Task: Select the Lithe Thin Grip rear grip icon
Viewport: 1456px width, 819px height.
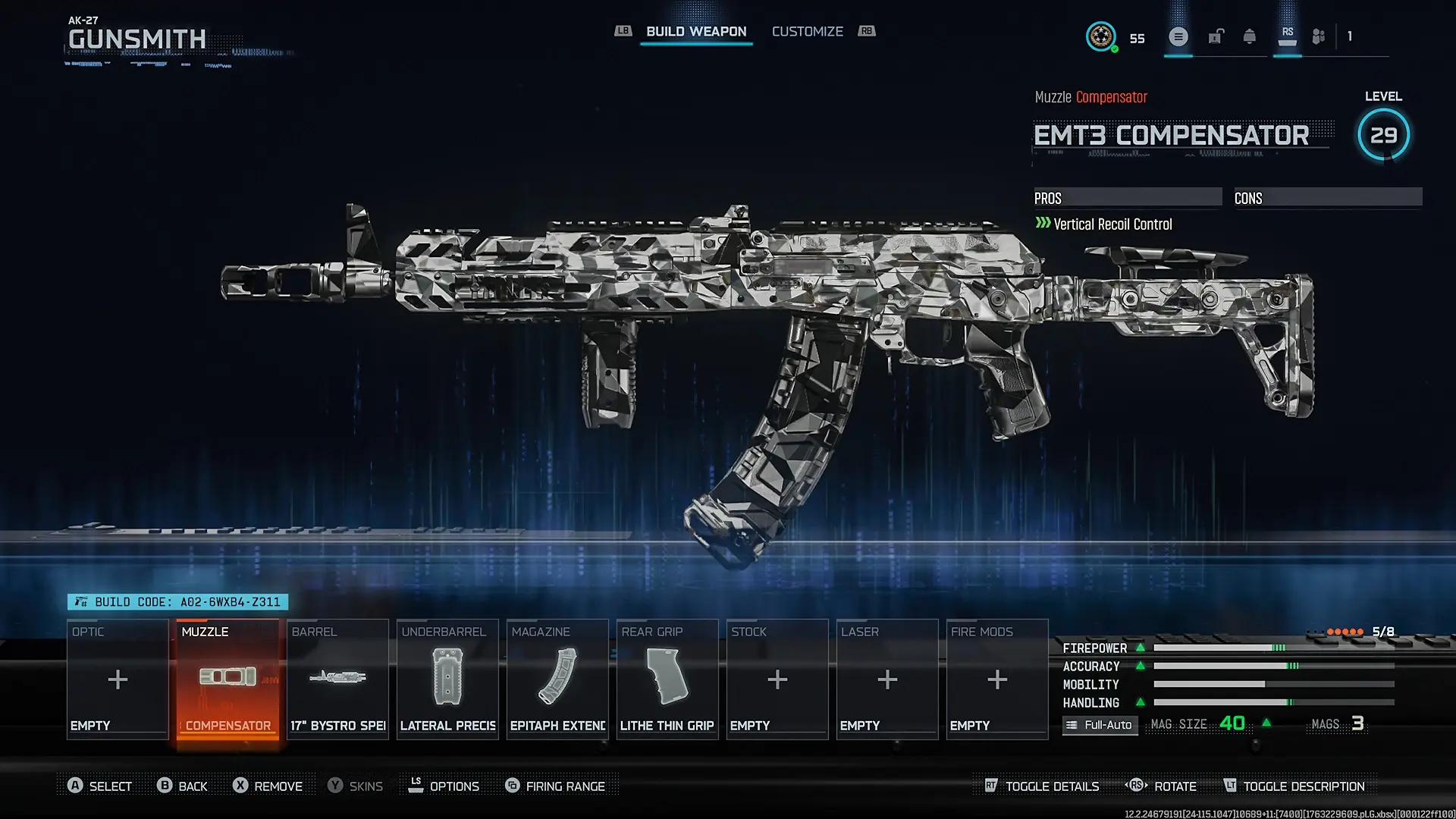Action: pos(667,677)
